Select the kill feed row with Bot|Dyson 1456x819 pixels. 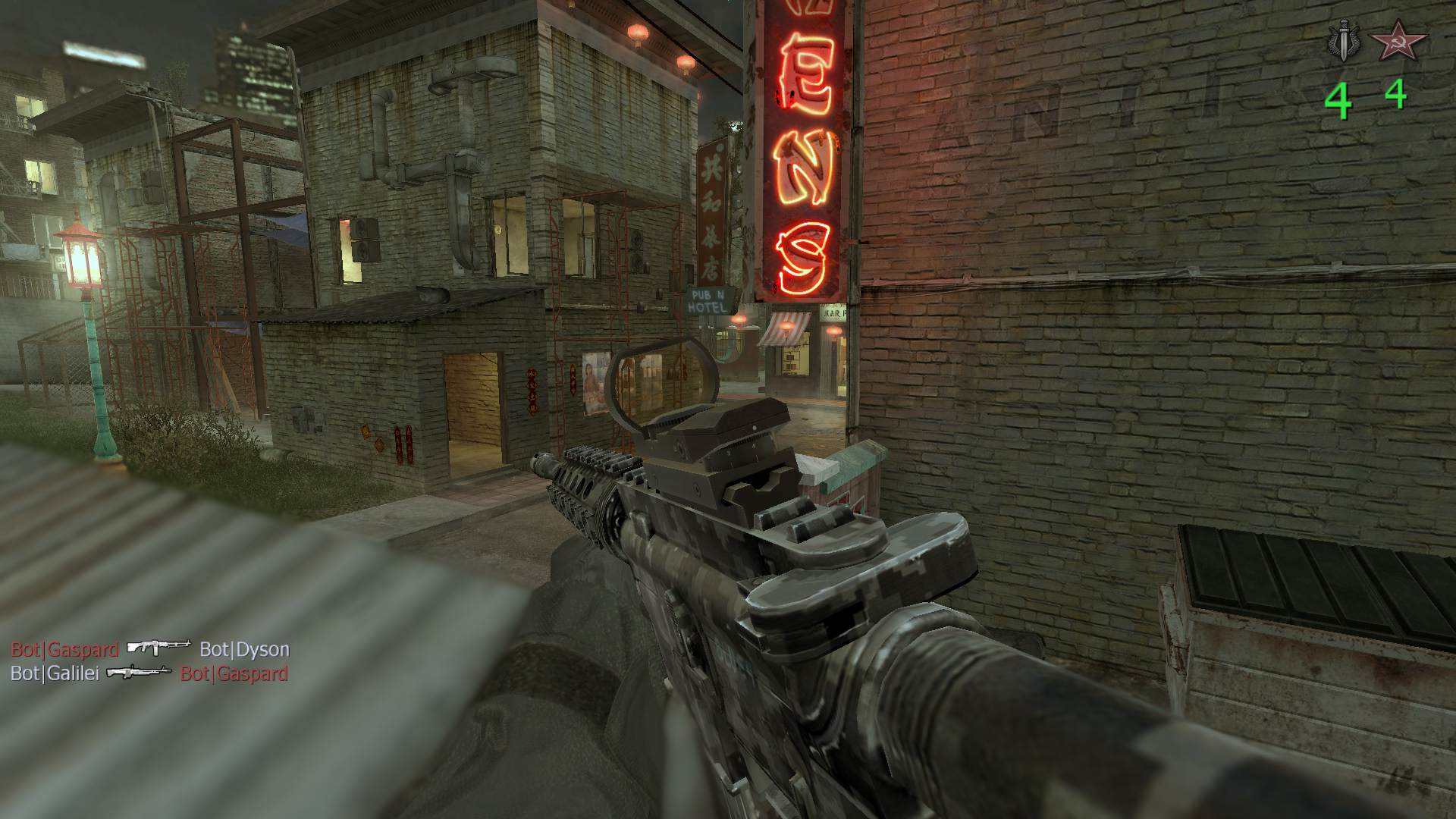coord(150,649)
